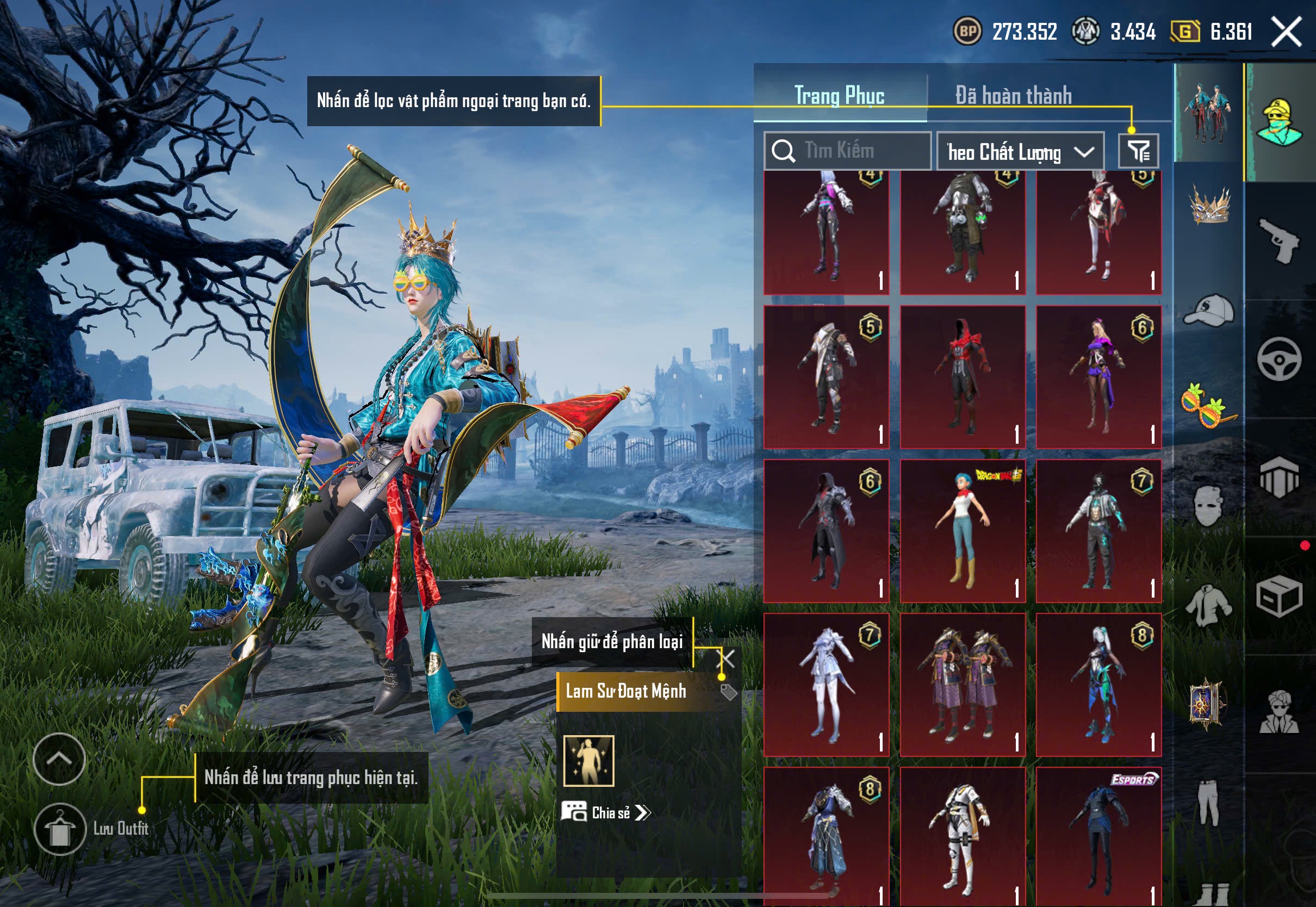Play the outfit emote preview icon

pyautogui.click(x=589, y=761)
